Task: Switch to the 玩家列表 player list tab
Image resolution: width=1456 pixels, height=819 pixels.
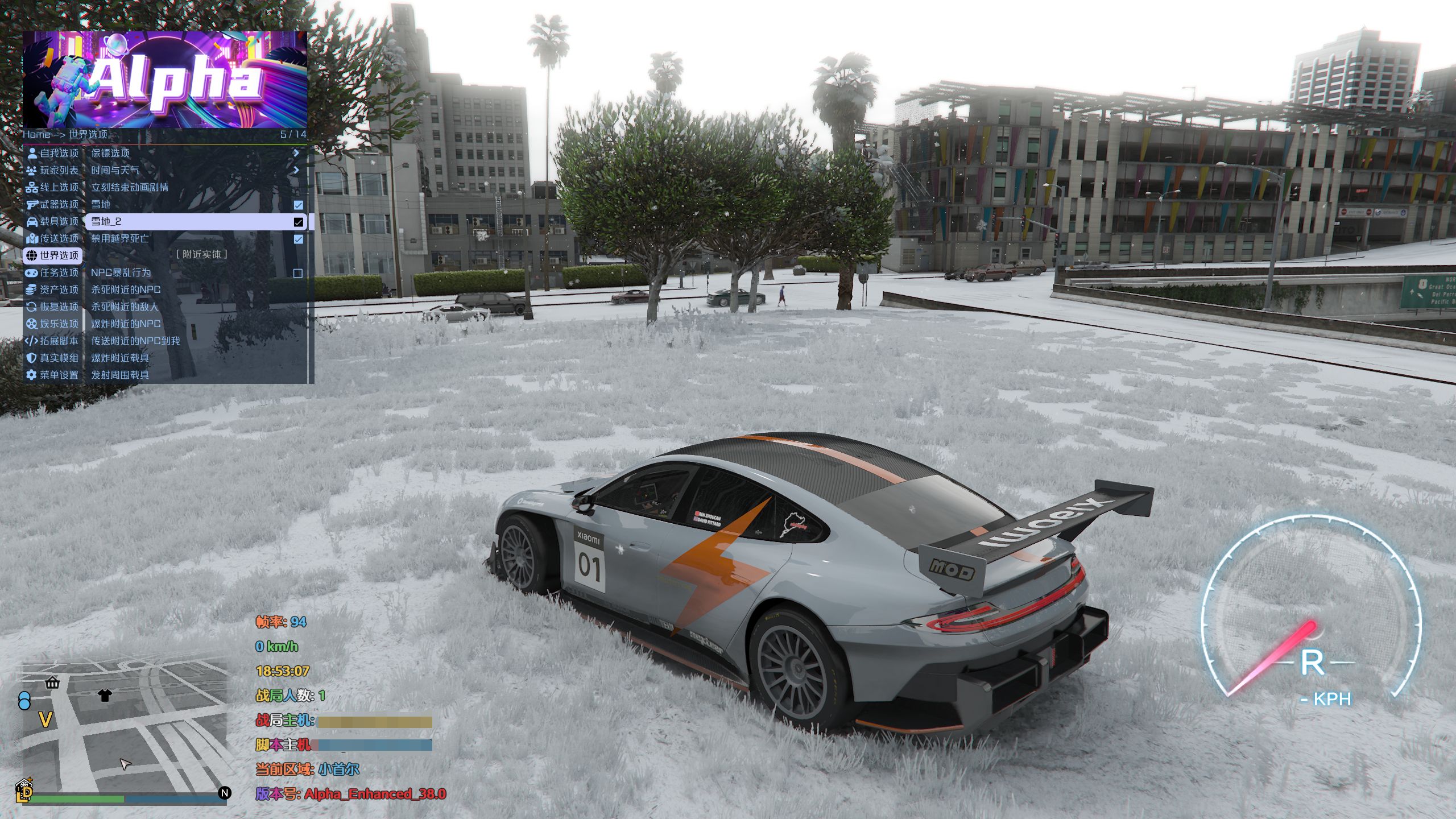Action: coord(53,171)
